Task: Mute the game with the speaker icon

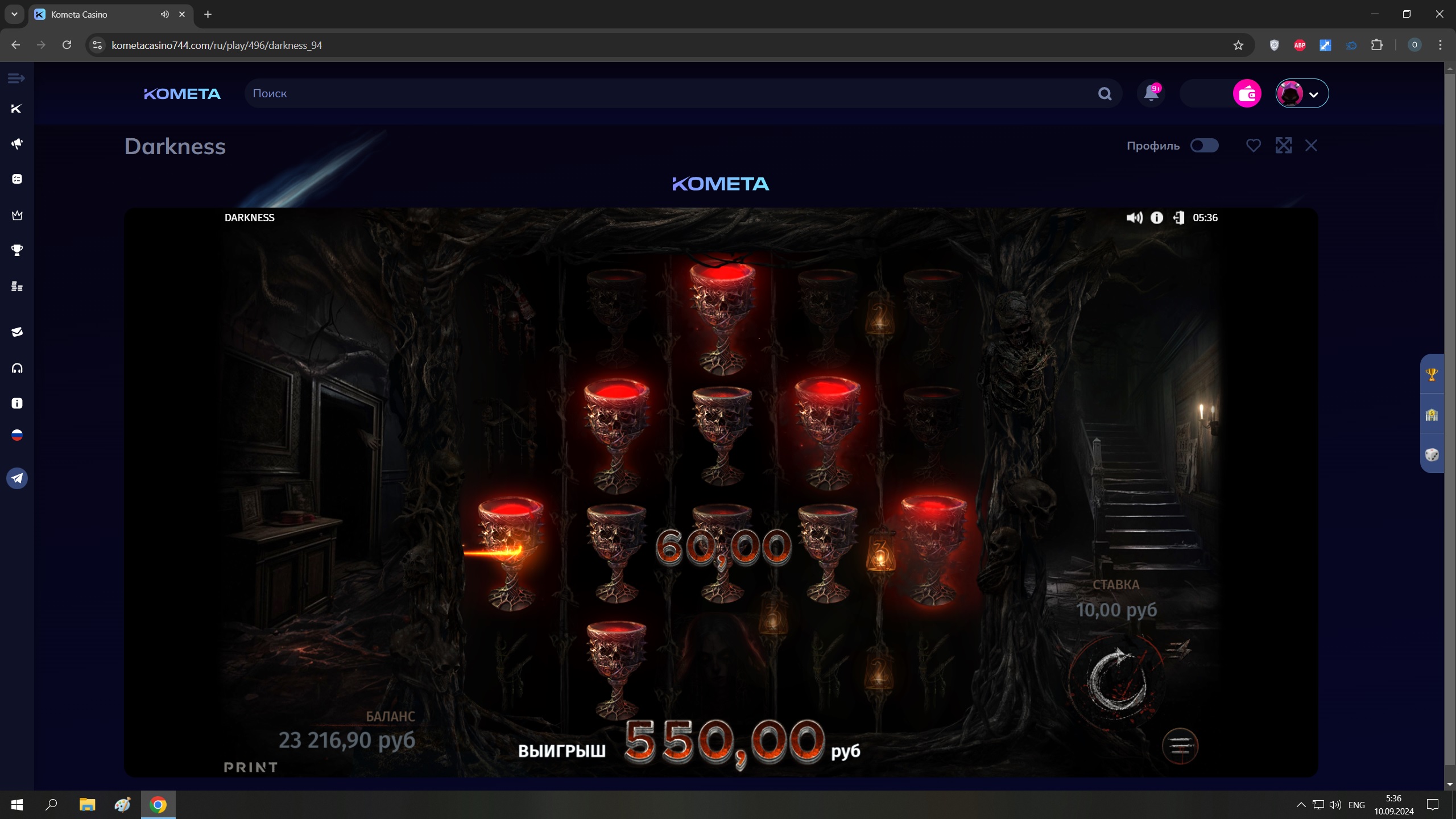Action: (x=1134, y=218)
